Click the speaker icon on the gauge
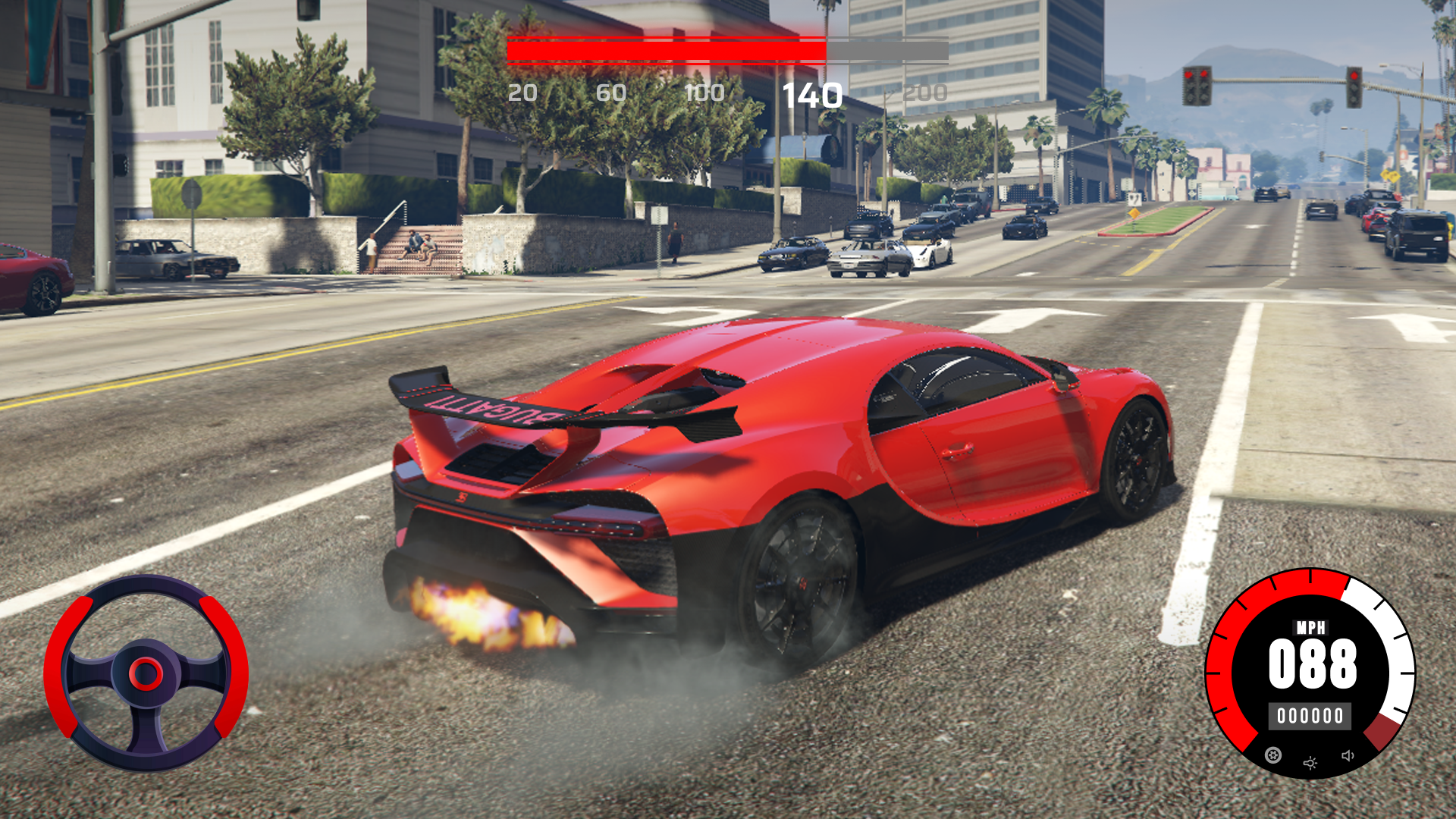This screenshot has height=819, width=1456. (x=1348, y=756)
